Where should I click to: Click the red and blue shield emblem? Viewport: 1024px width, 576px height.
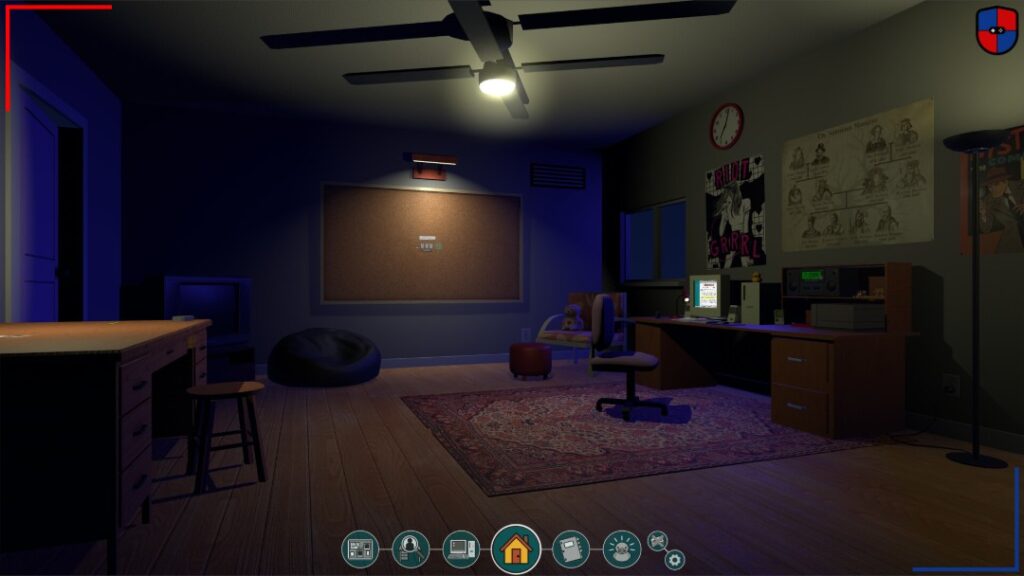(996, 30)
